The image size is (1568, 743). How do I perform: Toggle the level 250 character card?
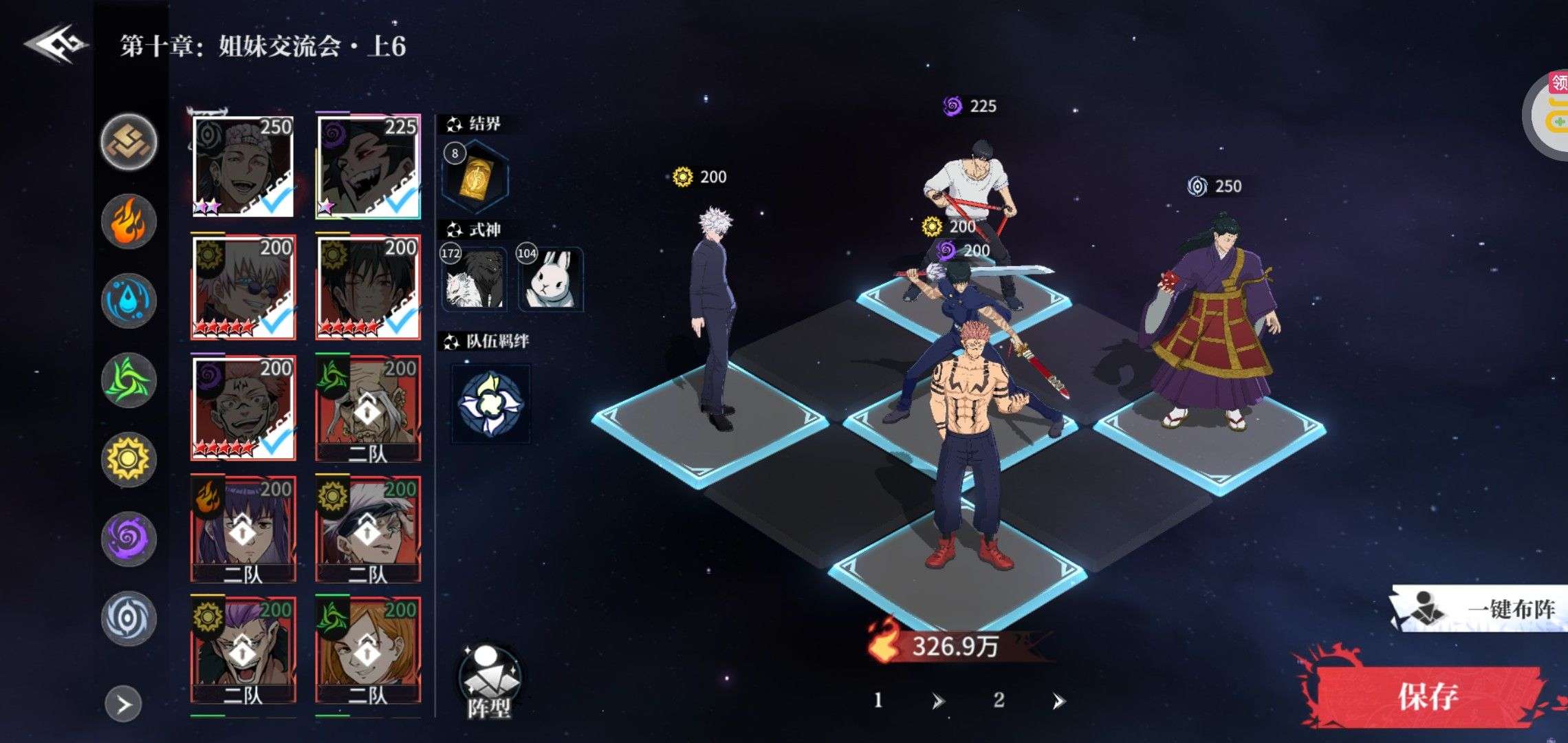[x=243, y=166]
